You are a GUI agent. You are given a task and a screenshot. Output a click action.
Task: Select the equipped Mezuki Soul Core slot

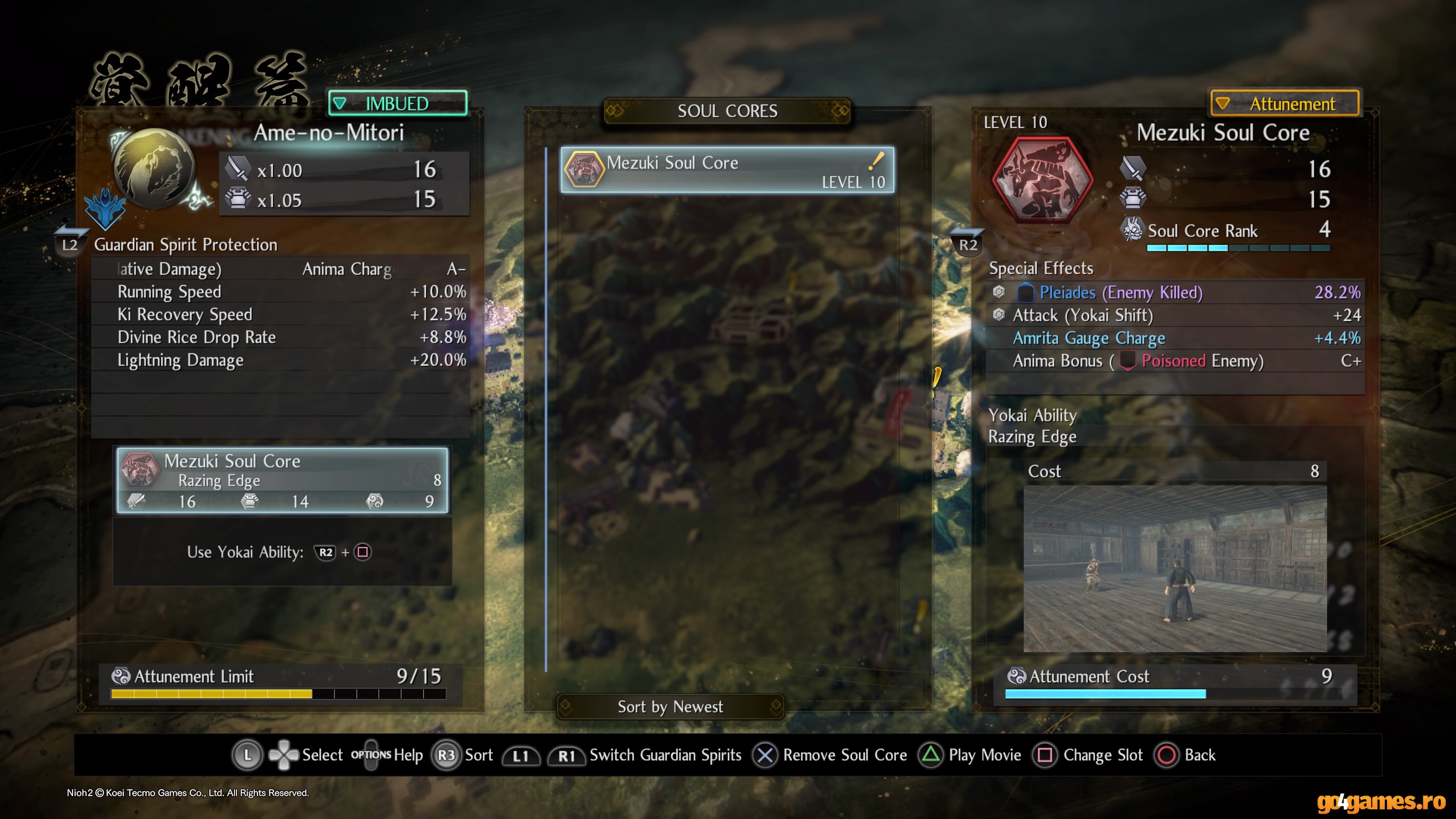pyautogui.click(x=282, y=480)
